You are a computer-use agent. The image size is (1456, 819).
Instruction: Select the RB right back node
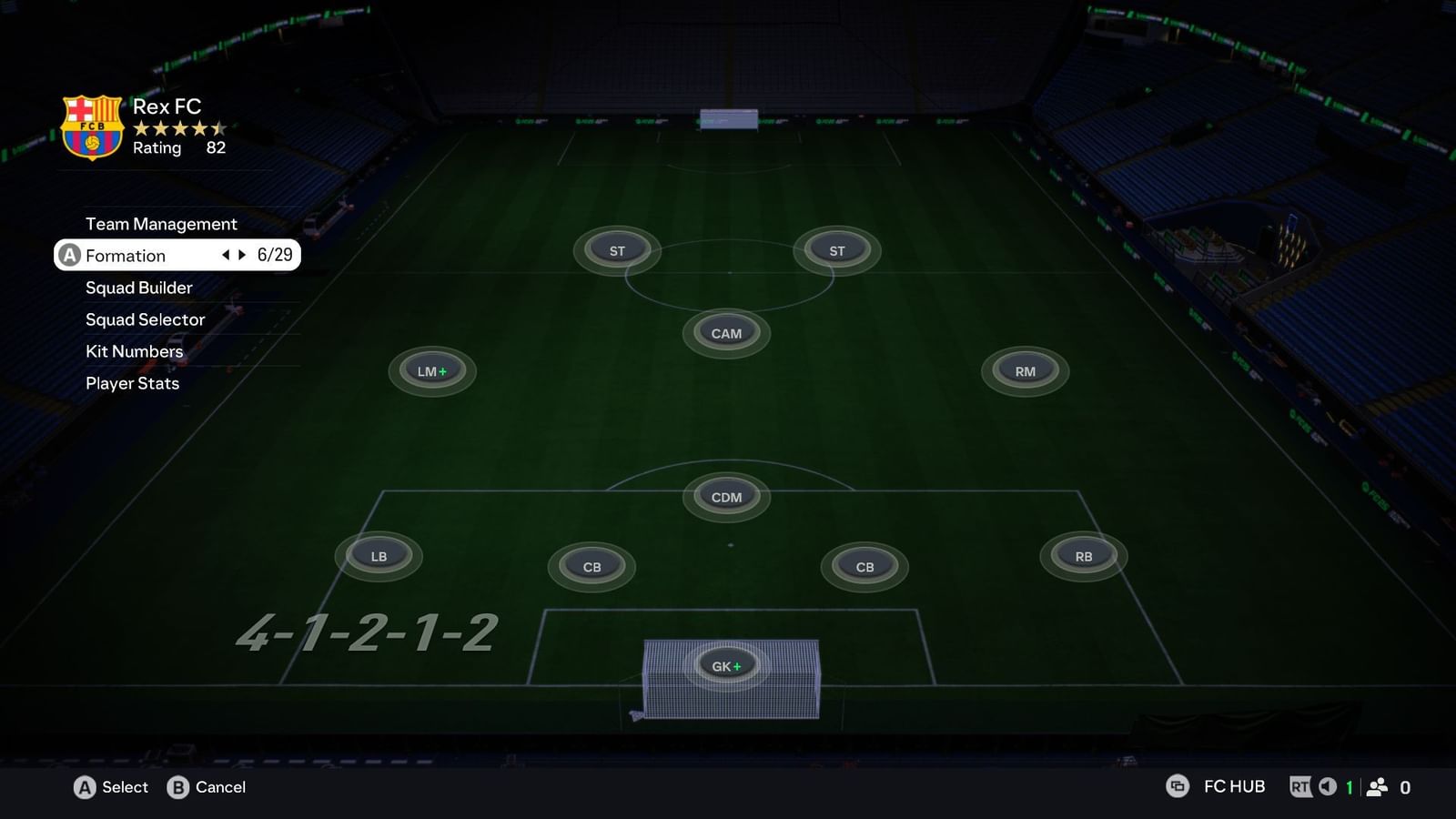point(1082,554)
